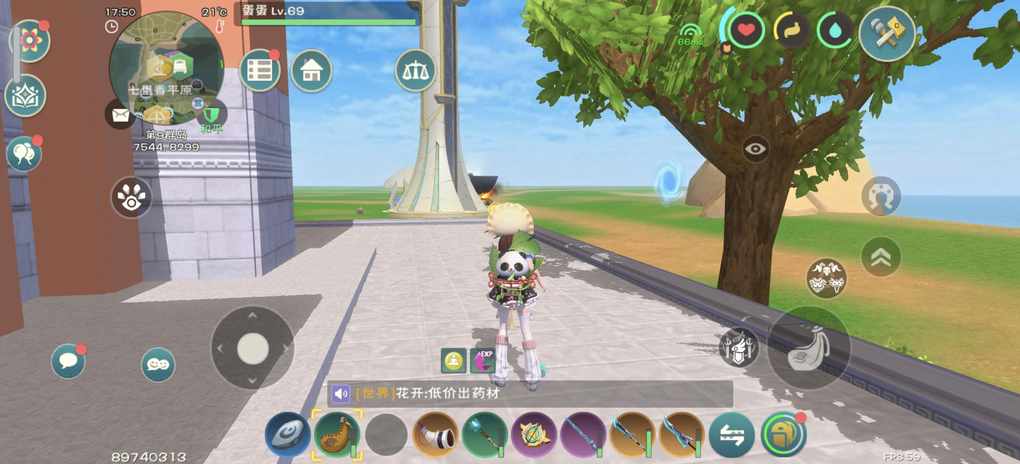Viewport: 1020px width, 464px height.
Task: Open the hammer and ruler crafting button
Action: [x=887, y=32]
